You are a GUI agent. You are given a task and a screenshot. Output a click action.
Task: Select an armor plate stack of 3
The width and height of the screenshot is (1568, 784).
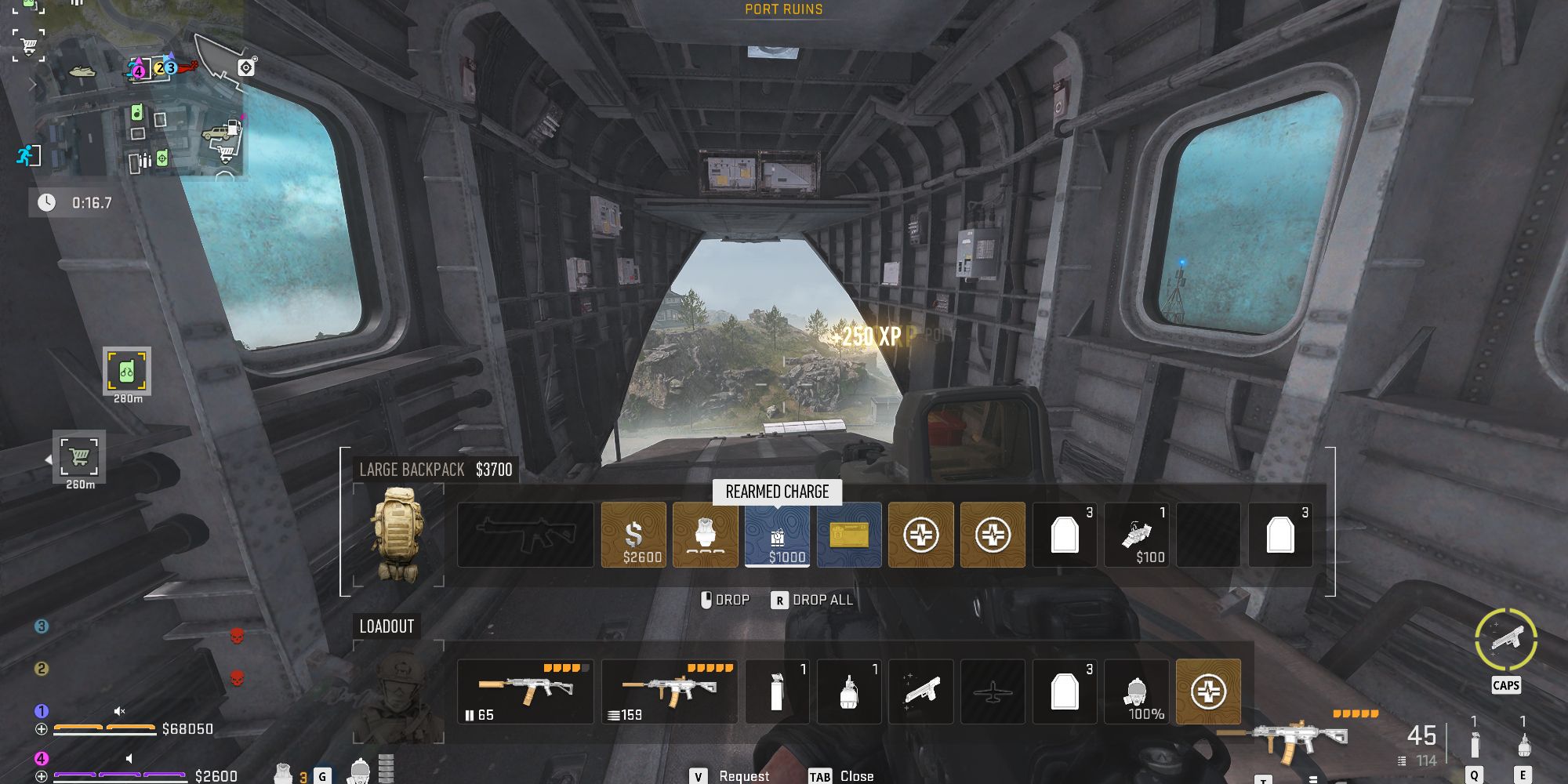[x=1065, y=534]
